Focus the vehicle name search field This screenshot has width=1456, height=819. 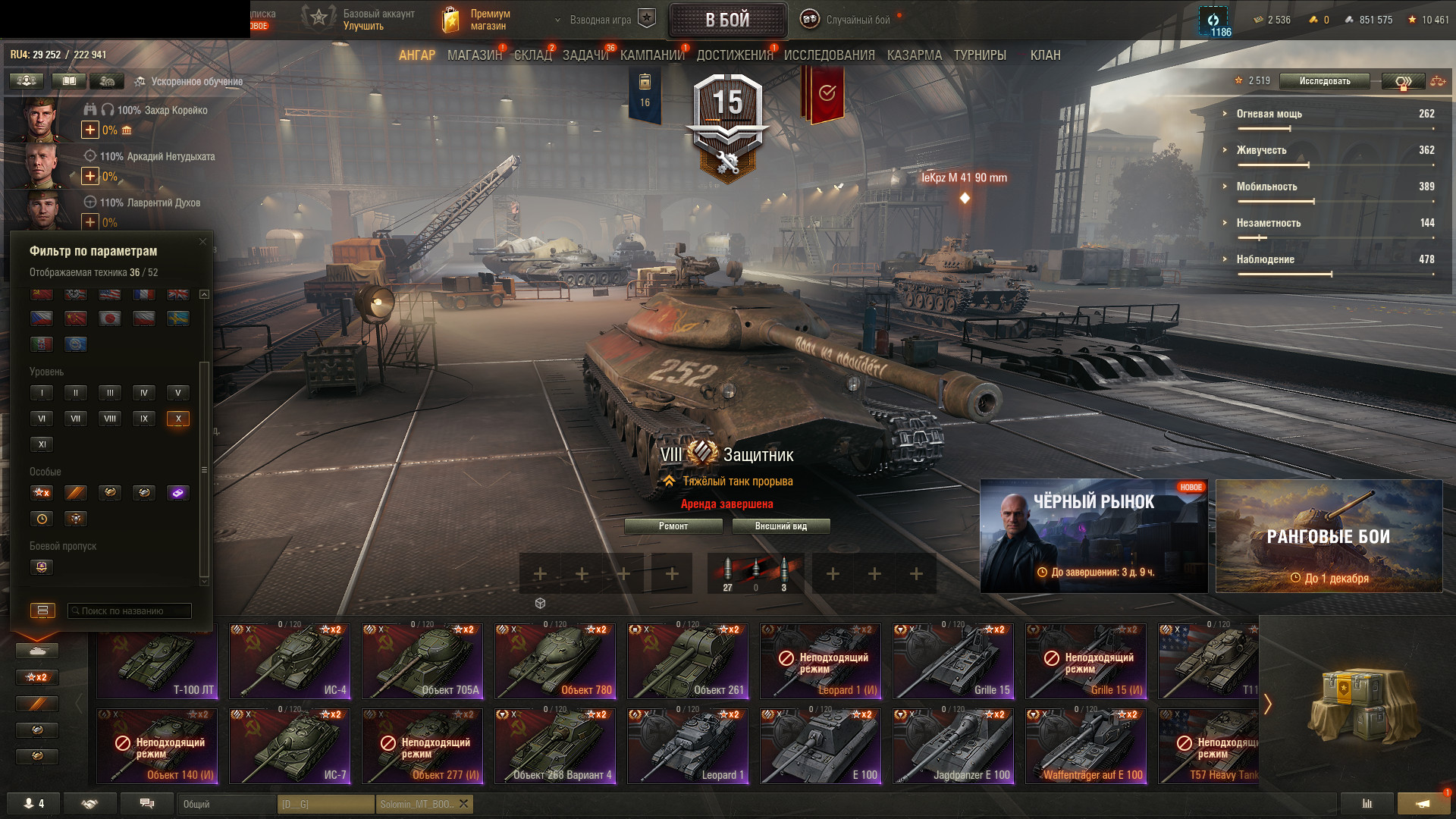click(130, 611)
